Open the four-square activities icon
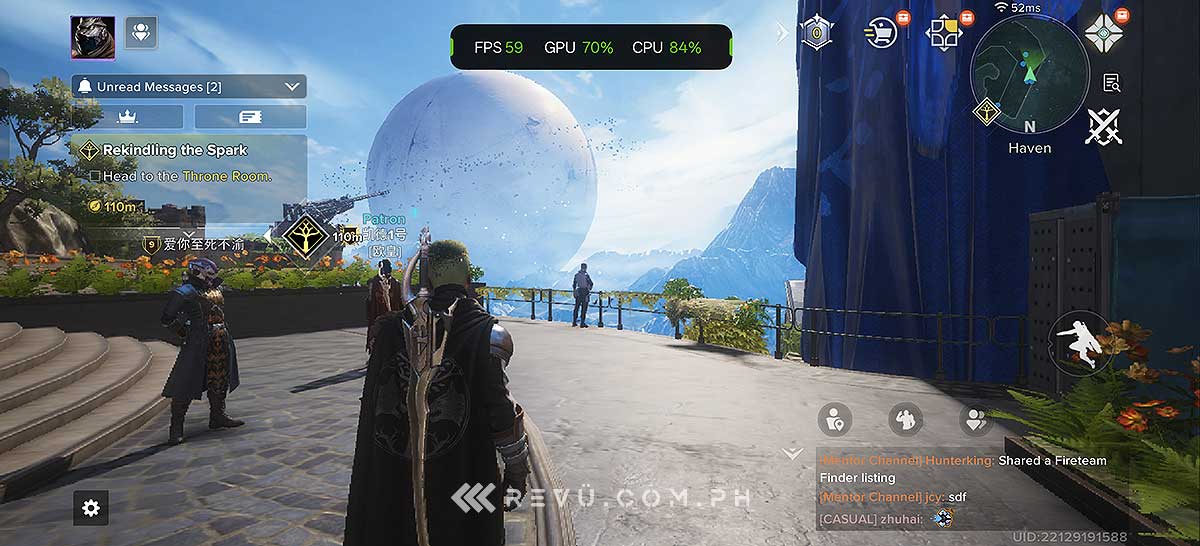This screenshot has height=546, width=1200. pyautogui.click(x=944, y=33)
